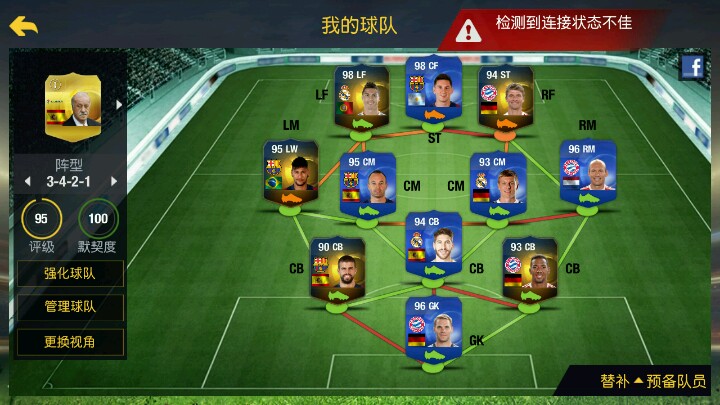Expand the 替补 预备队员 substitutes panel
Screen dimensions: 720x405
(x=653, y=381)
